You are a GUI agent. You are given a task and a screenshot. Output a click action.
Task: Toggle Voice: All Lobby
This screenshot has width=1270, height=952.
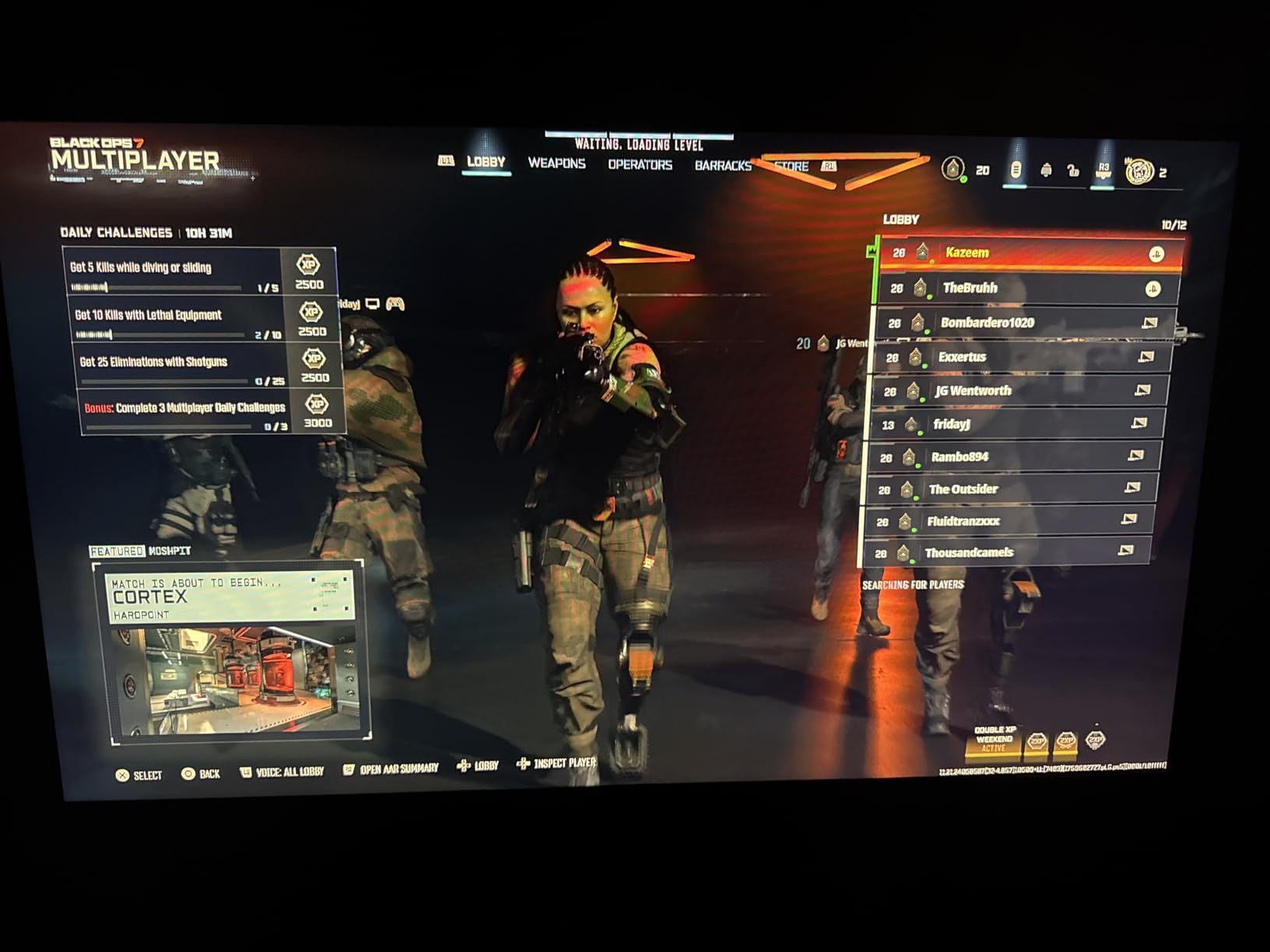(288, 775)
